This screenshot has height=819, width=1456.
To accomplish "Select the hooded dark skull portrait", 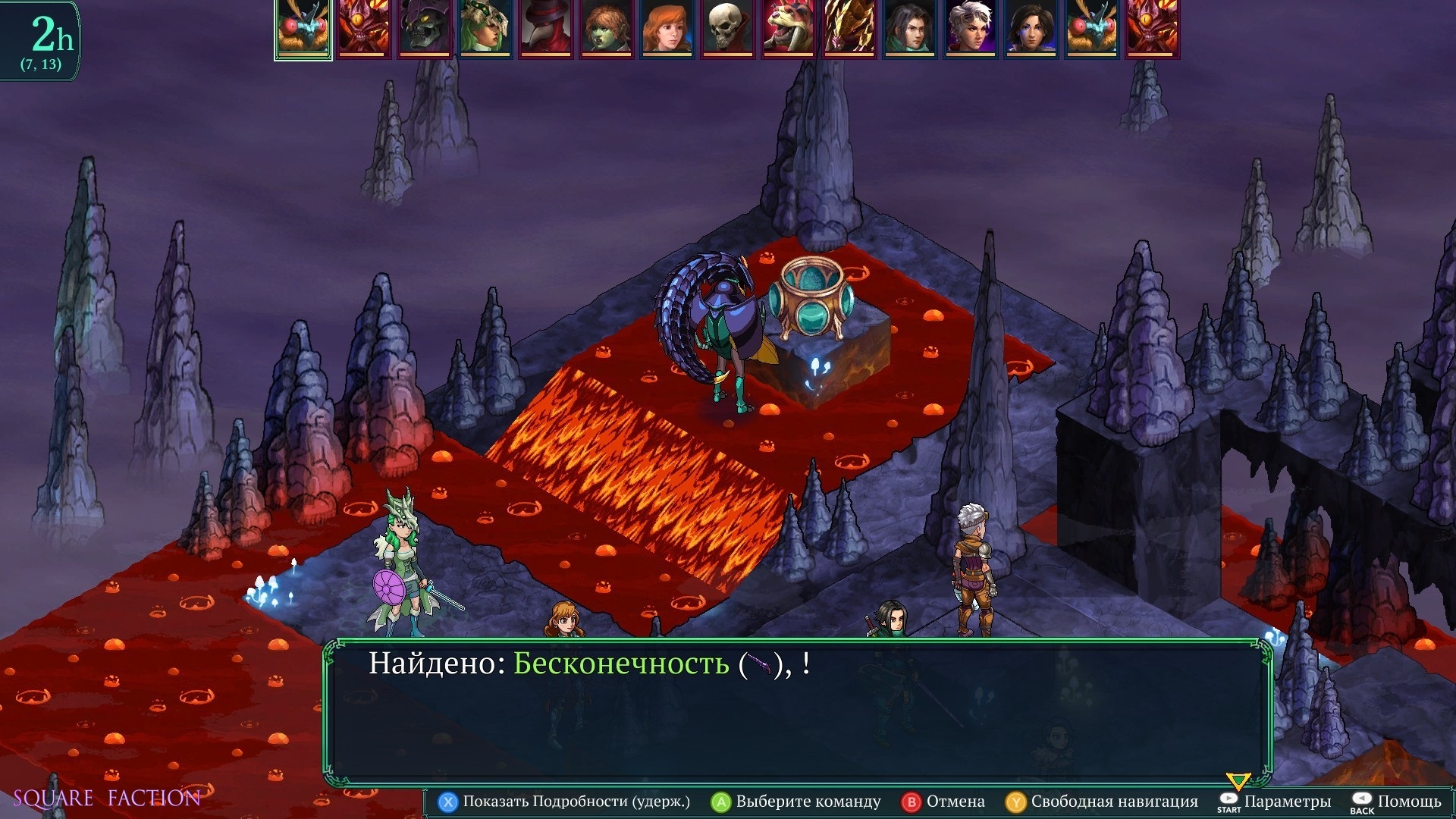I will [425, 29].
